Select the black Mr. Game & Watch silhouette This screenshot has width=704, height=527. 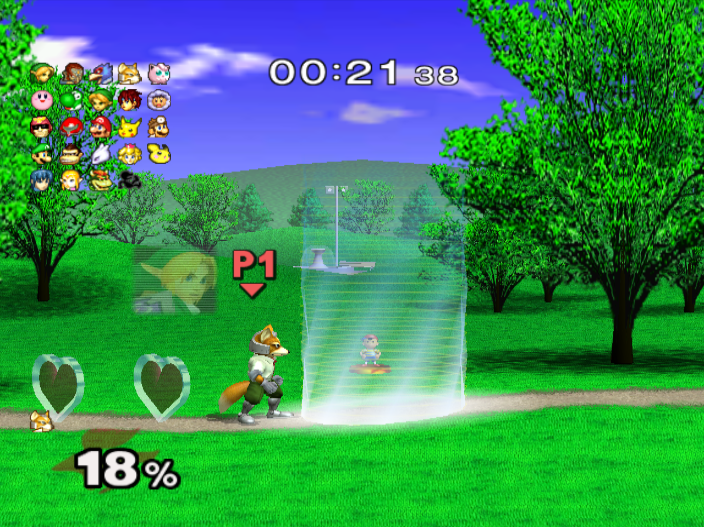[x=129, y=180]
